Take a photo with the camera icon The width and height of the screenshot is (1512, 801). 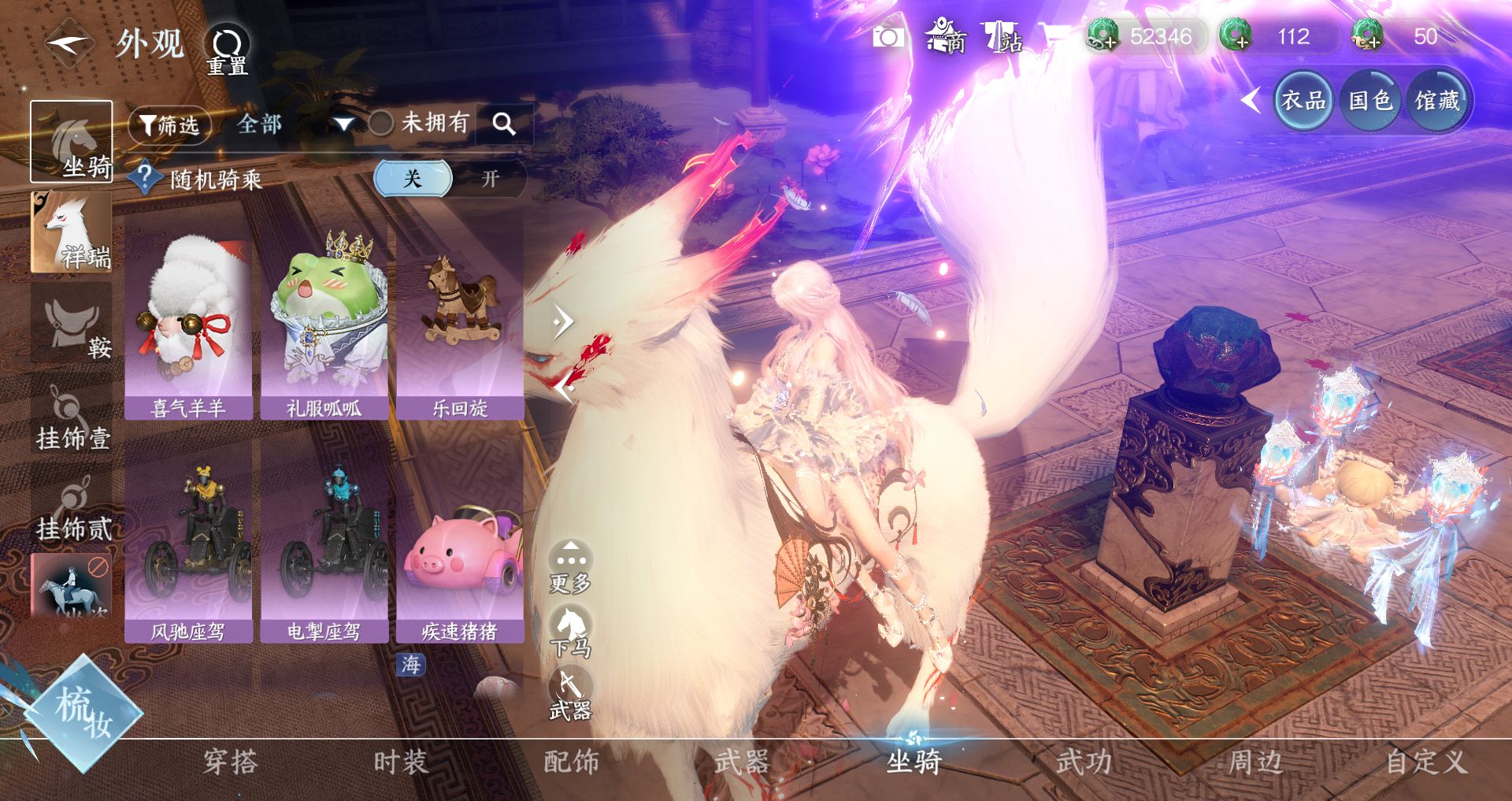click(x=888, y=37)
